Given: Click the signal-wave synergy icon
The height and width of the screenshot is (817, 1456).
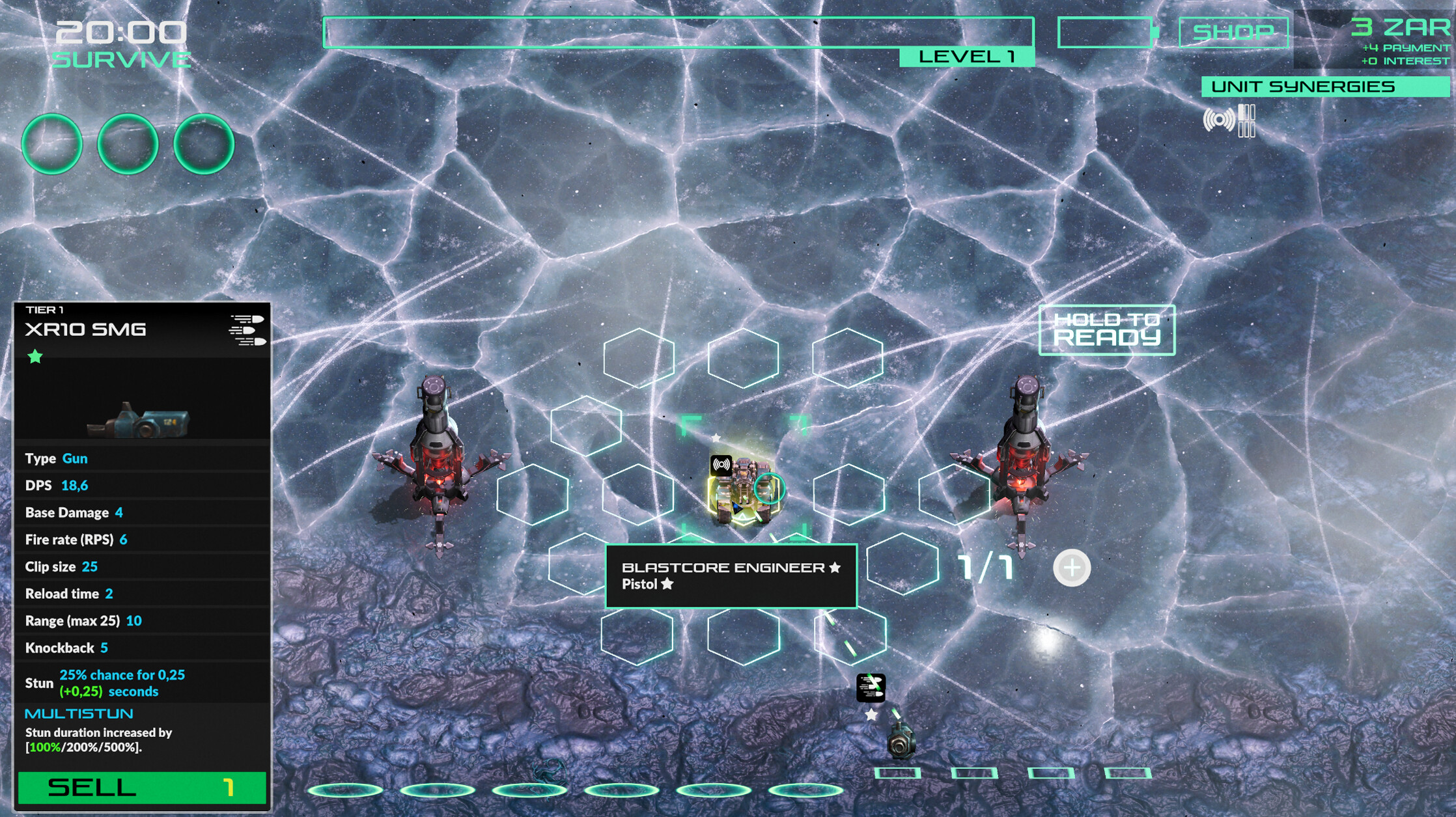Looking at the screenshot, I should pos(1218,120).
